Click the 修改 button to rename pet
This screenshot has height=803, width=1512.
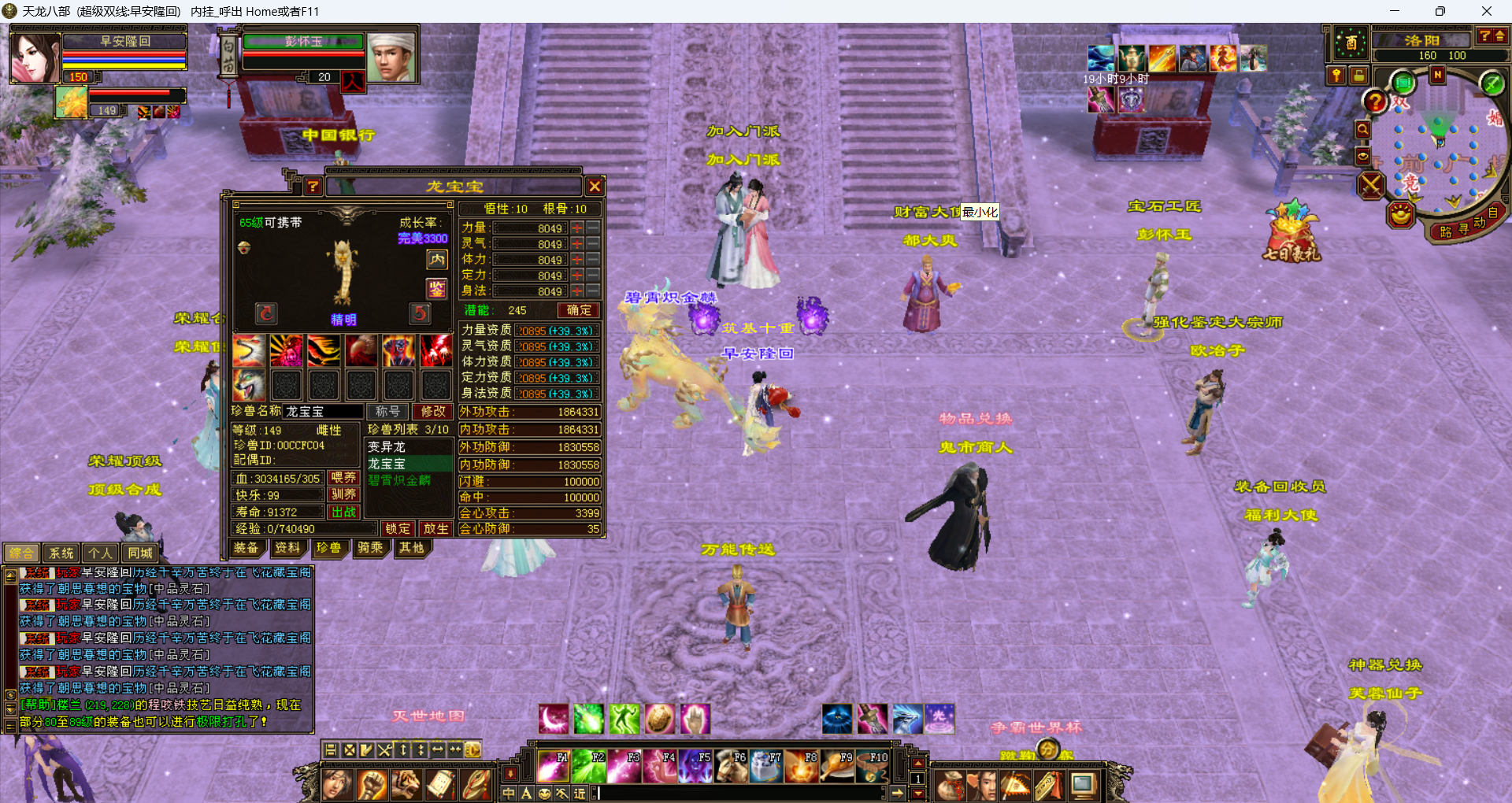point(432,411)
